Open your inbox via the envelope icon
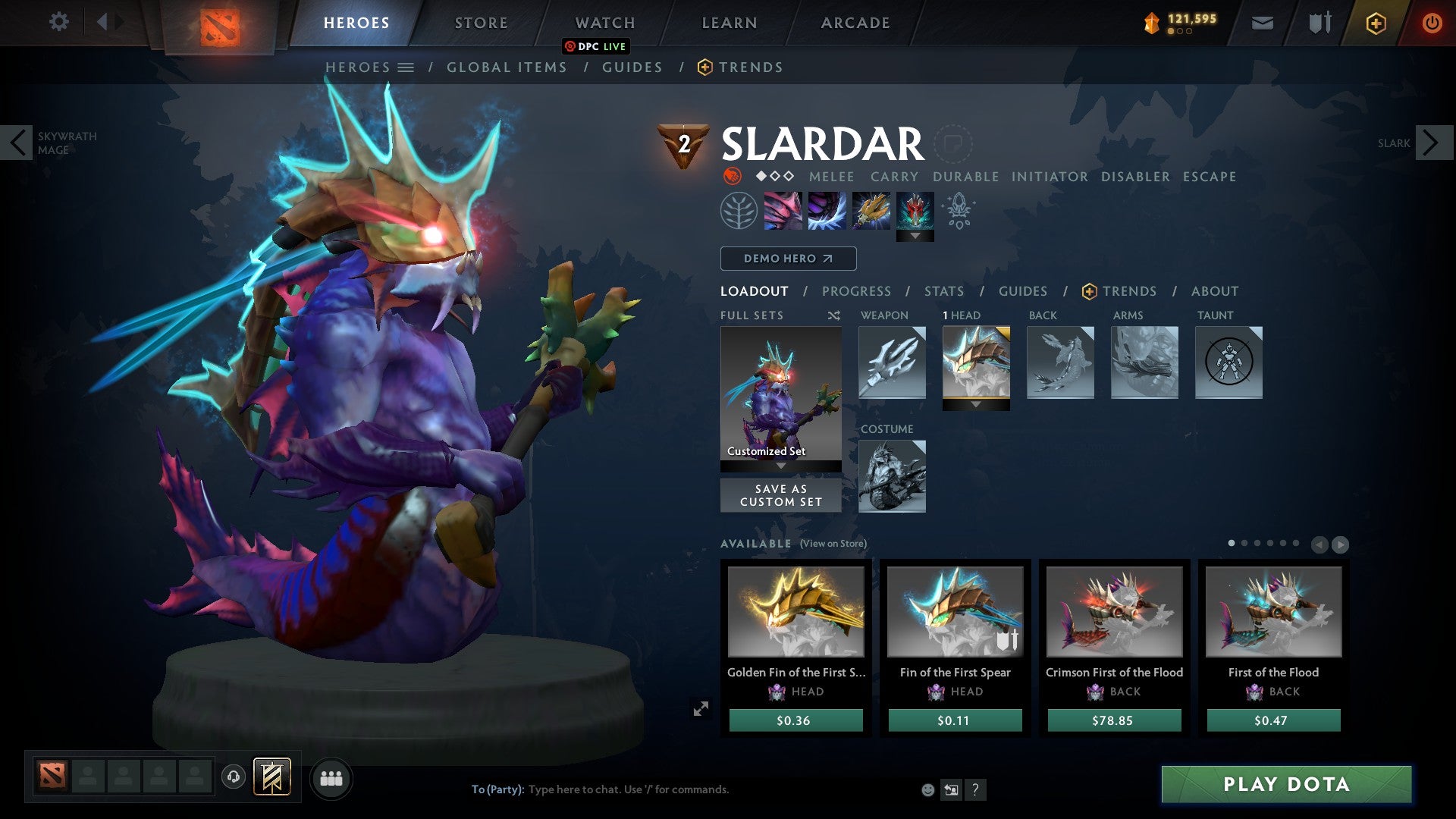 coord(1263,22)
